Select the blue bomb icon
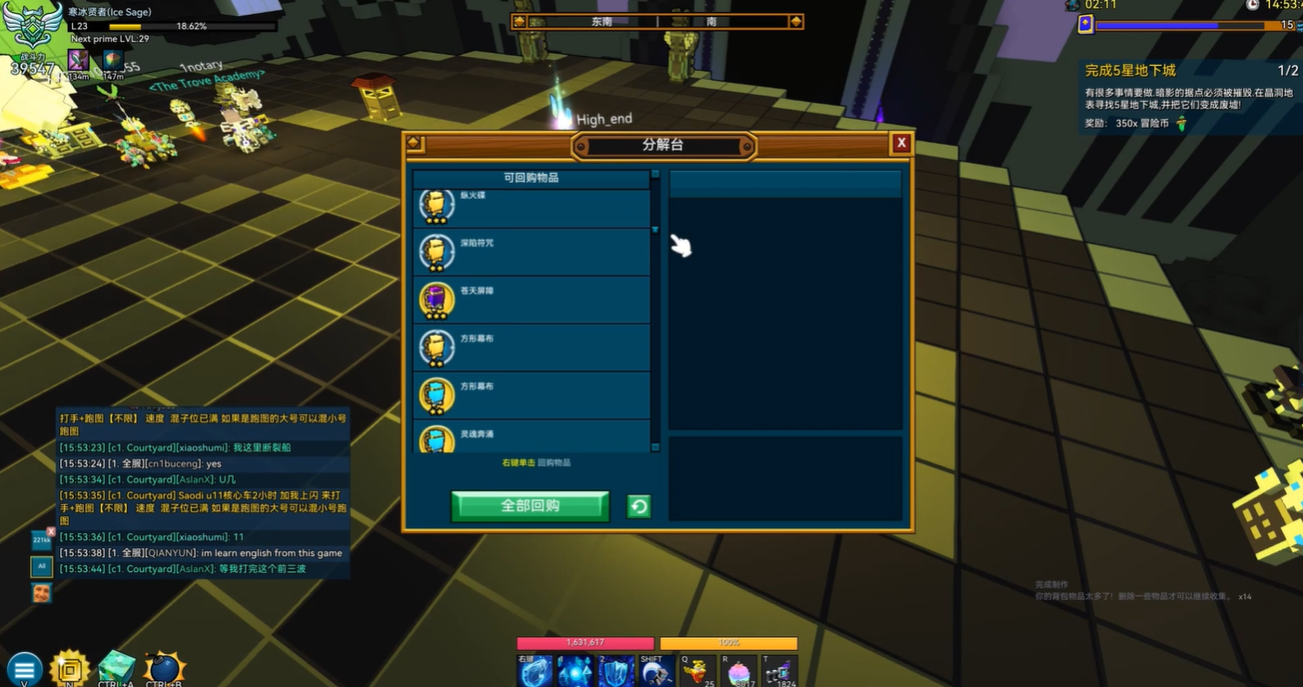 163,669
